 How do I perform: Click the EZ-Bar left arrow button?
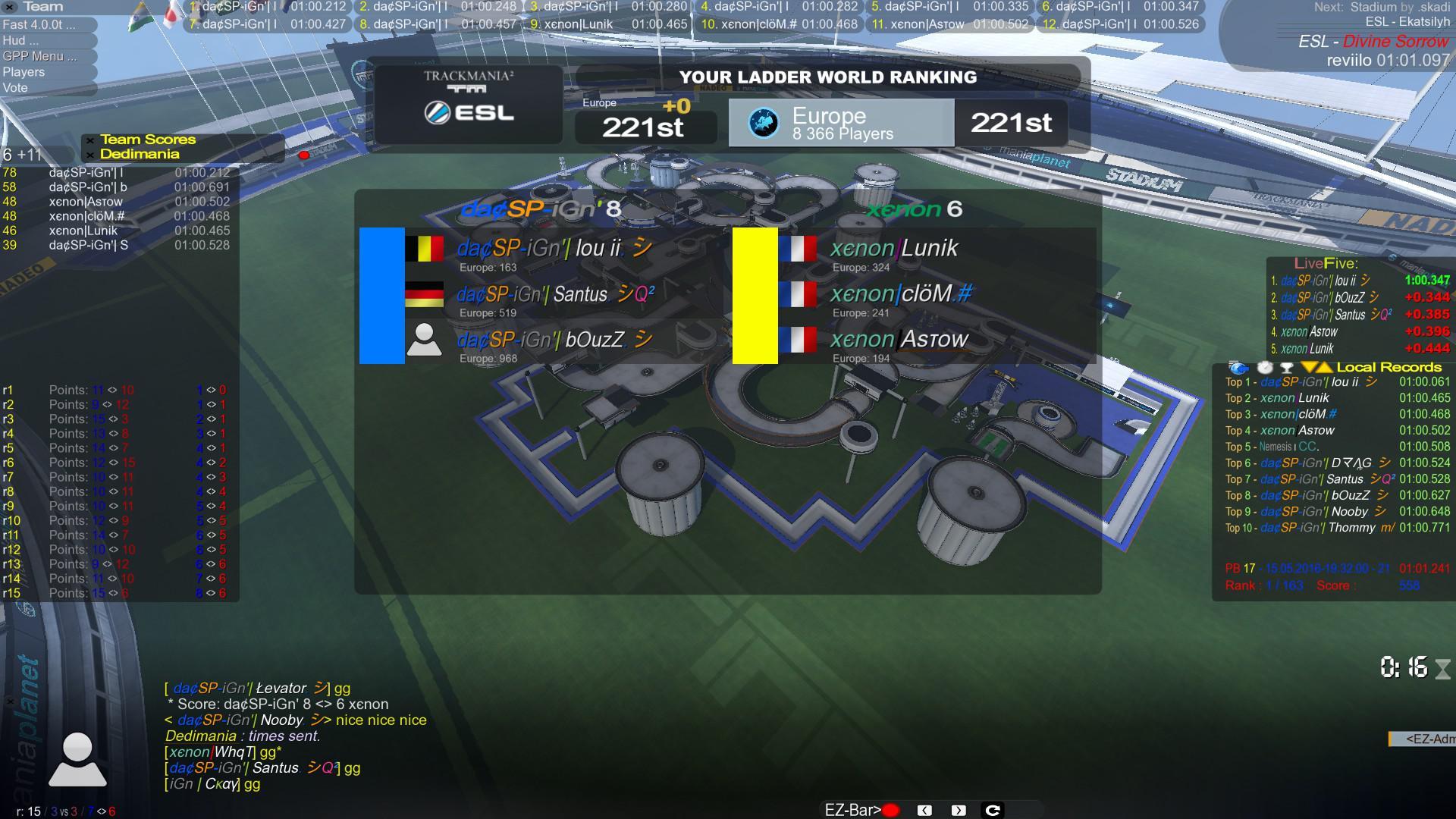924,810
